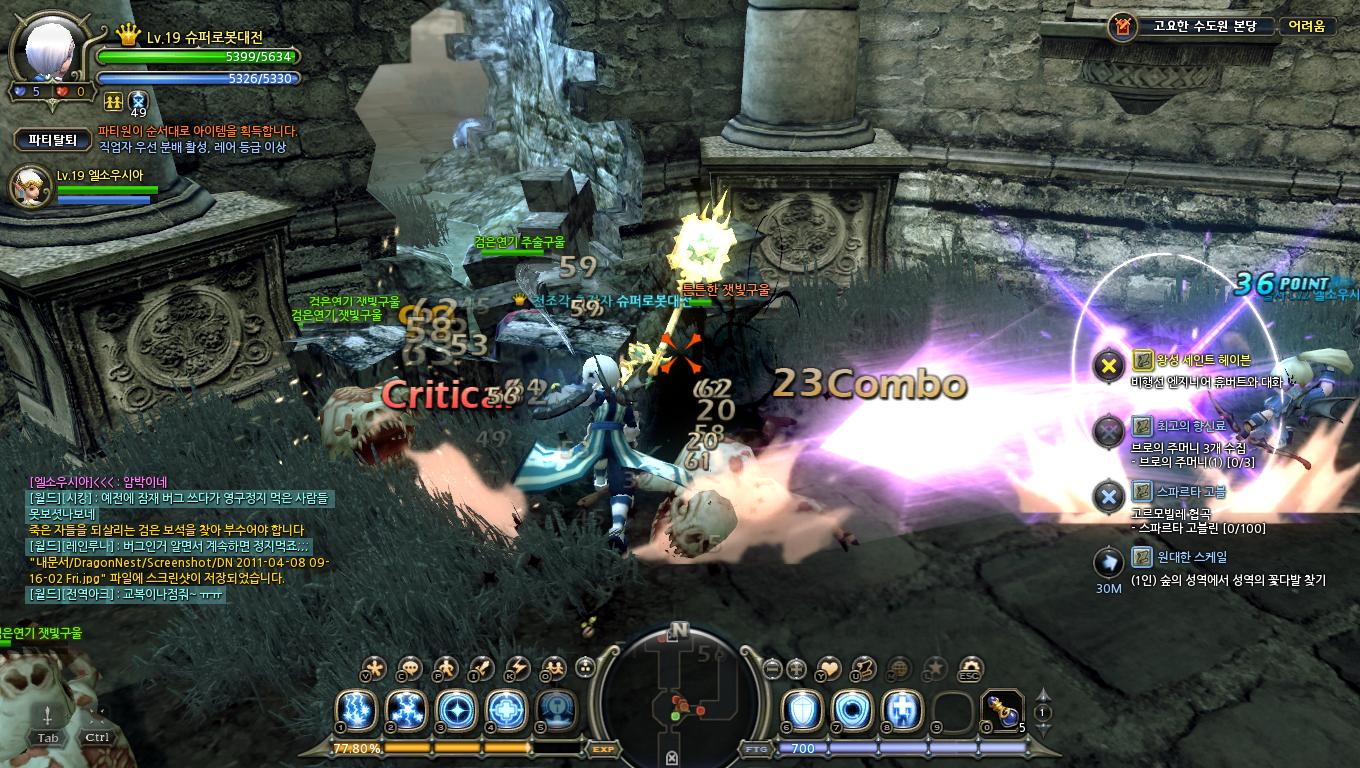Select party member 엘소우시아's portrait
Image resolution: width=1360 pixels, height=768 pixels.
(x=29, y=187)
